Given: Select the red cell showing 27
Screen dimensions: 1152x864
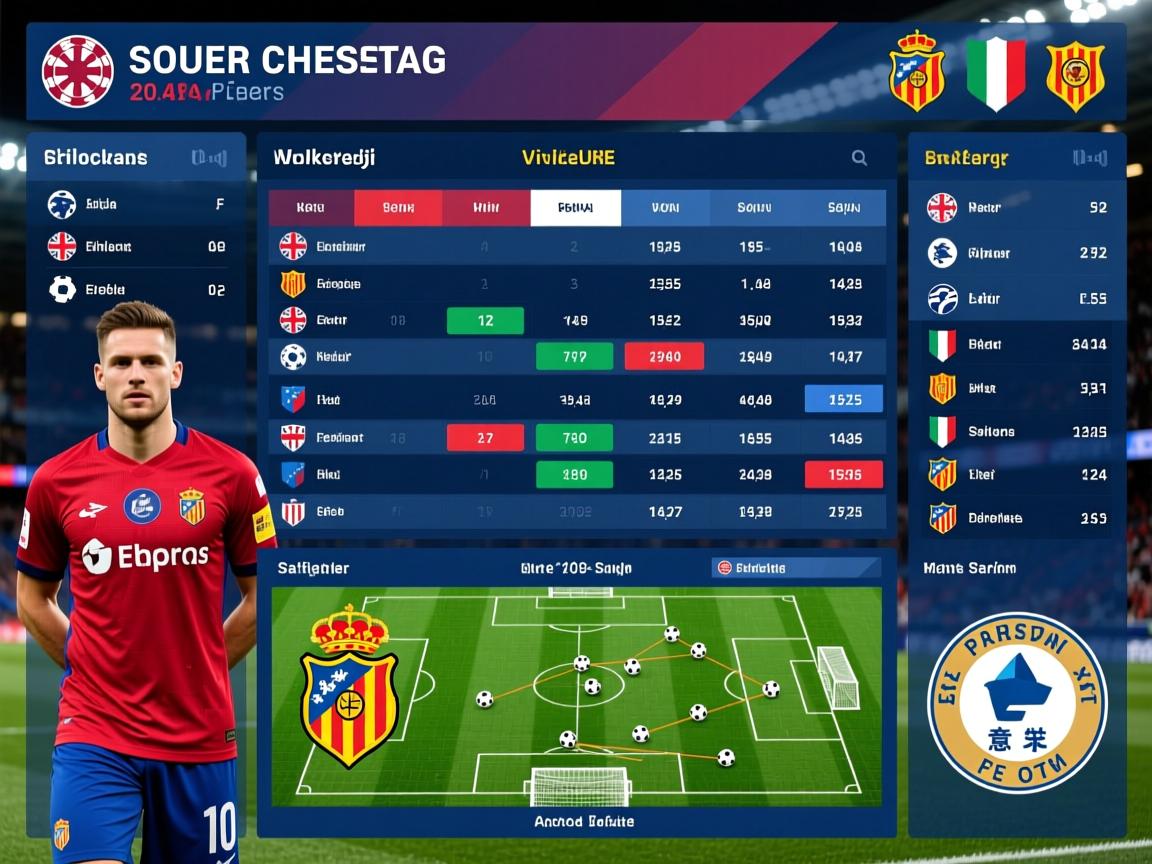Looking at the screenshot, I should point(485,437).
